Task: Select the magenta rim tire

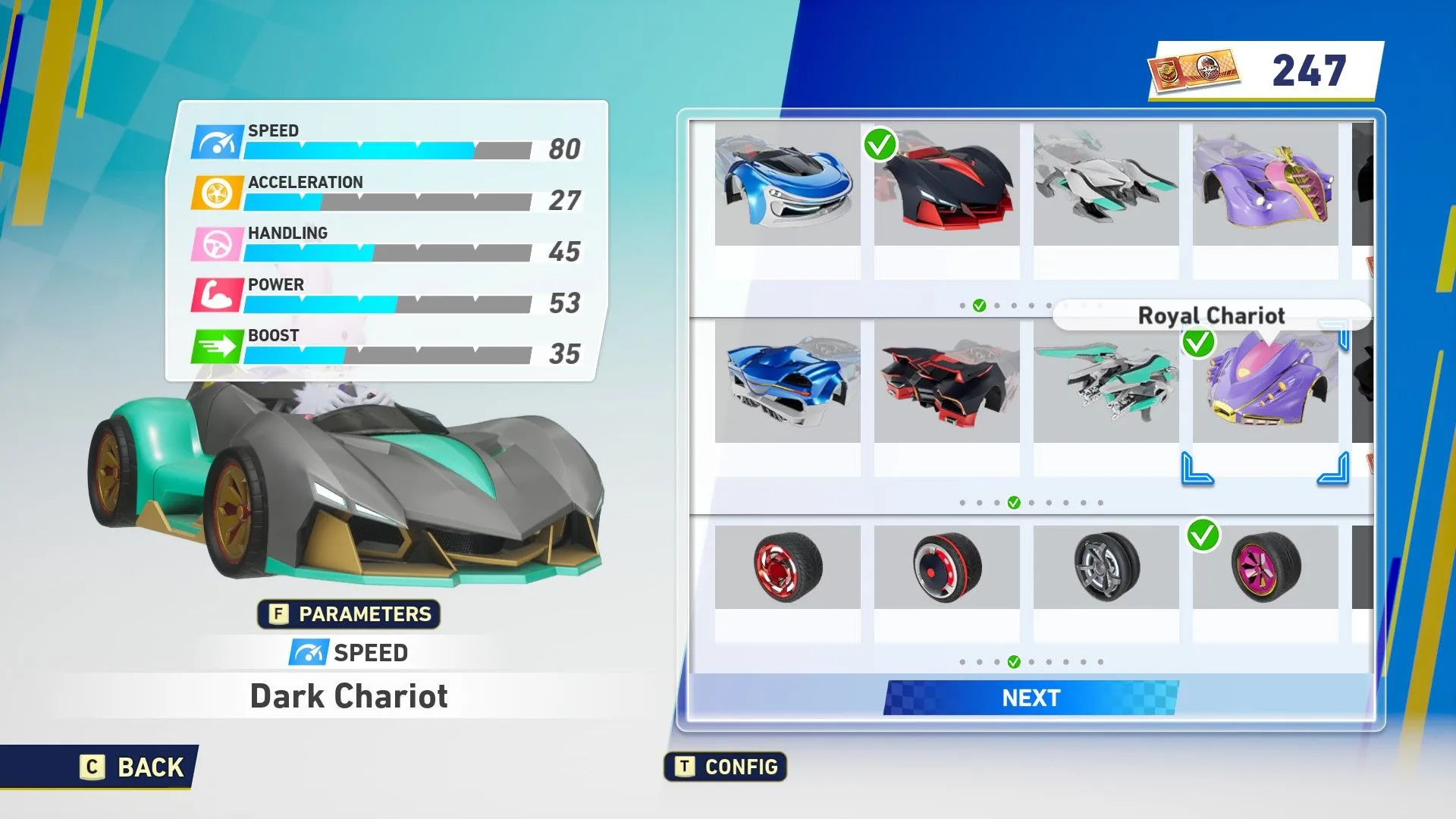Action: (x=1265, y=567)
